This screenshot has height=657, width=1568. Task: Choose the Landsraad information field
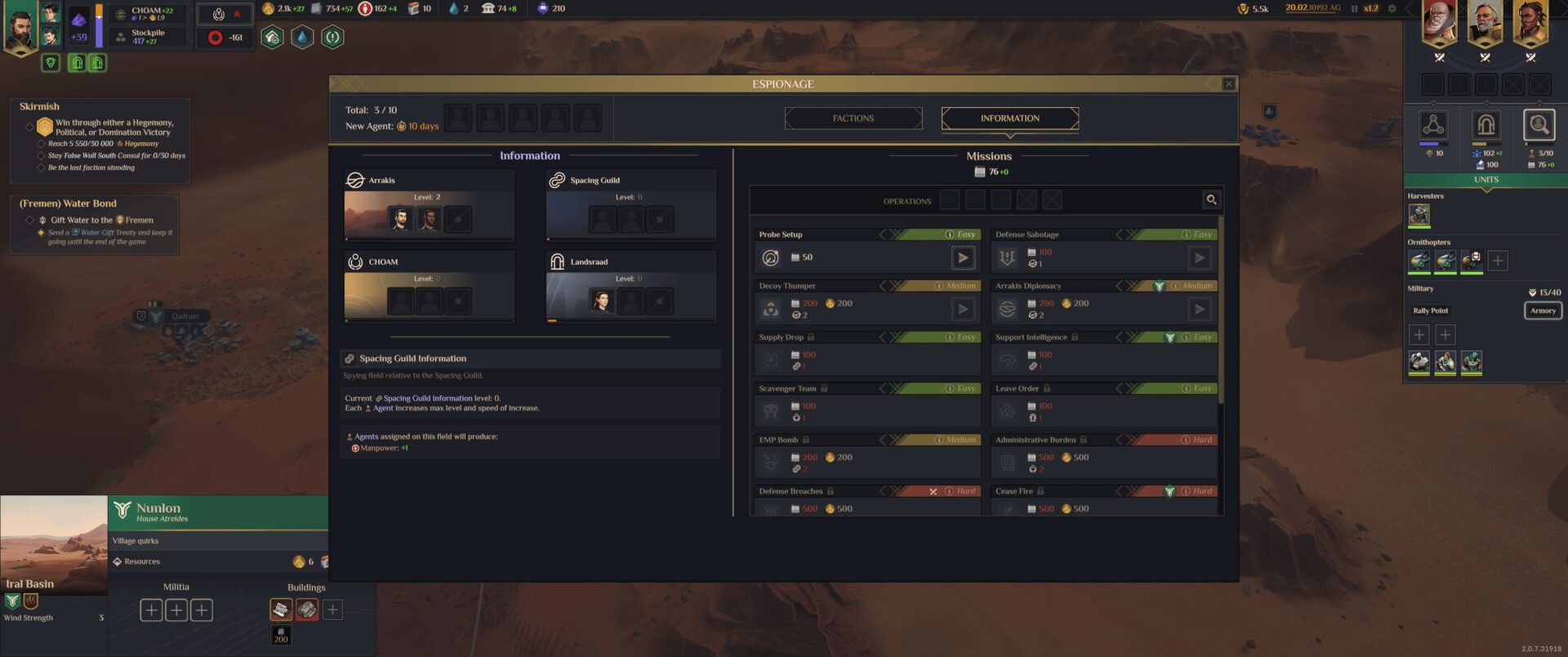point(631,287)
